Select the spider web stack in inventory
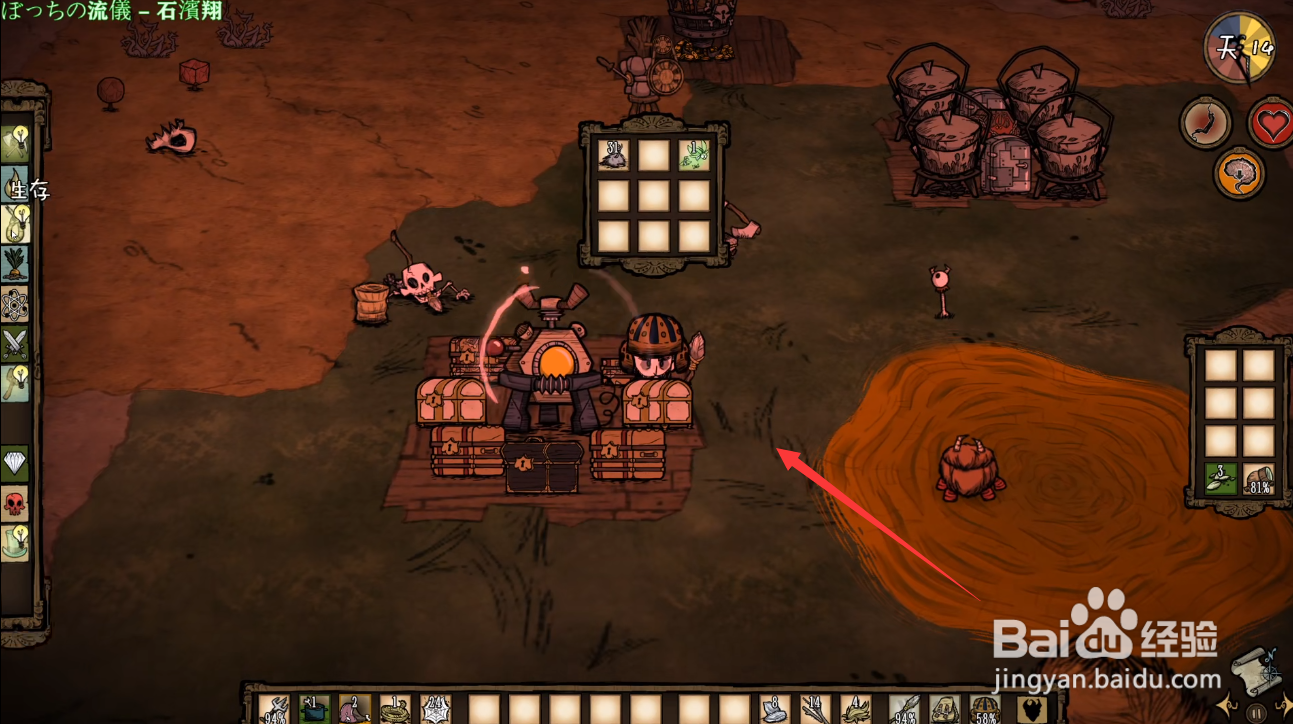Screen dimensions: 1293x724 click(x=436, y=709)
